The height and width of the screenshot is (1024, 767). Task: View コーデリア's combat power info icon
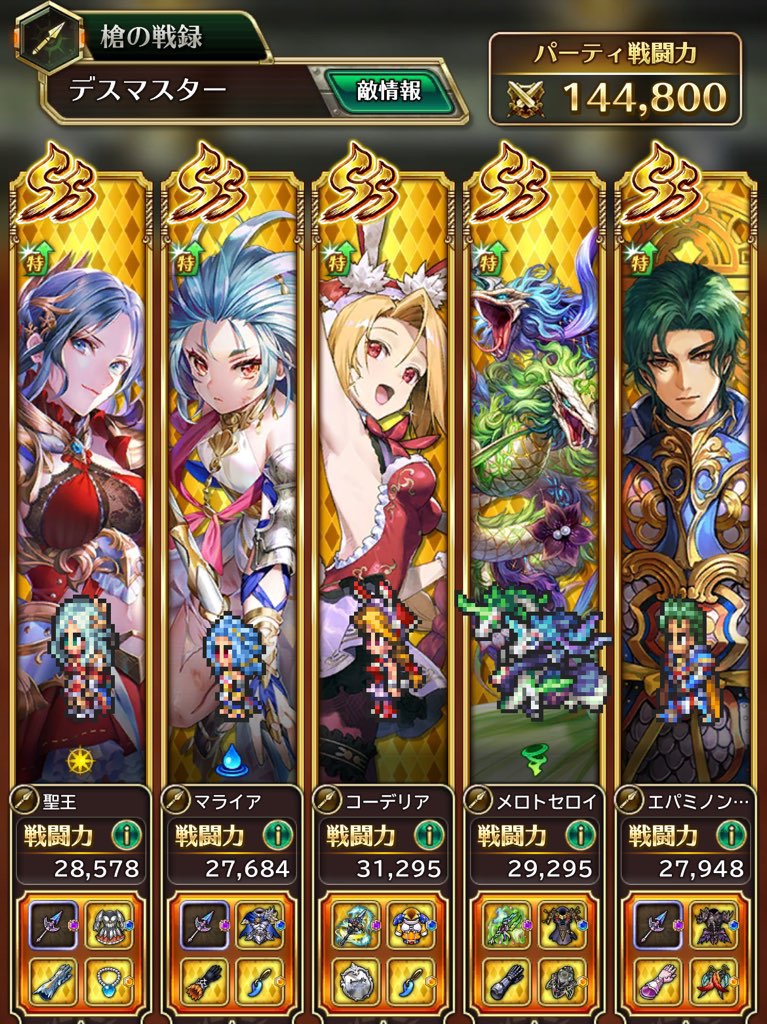point(431,835)
